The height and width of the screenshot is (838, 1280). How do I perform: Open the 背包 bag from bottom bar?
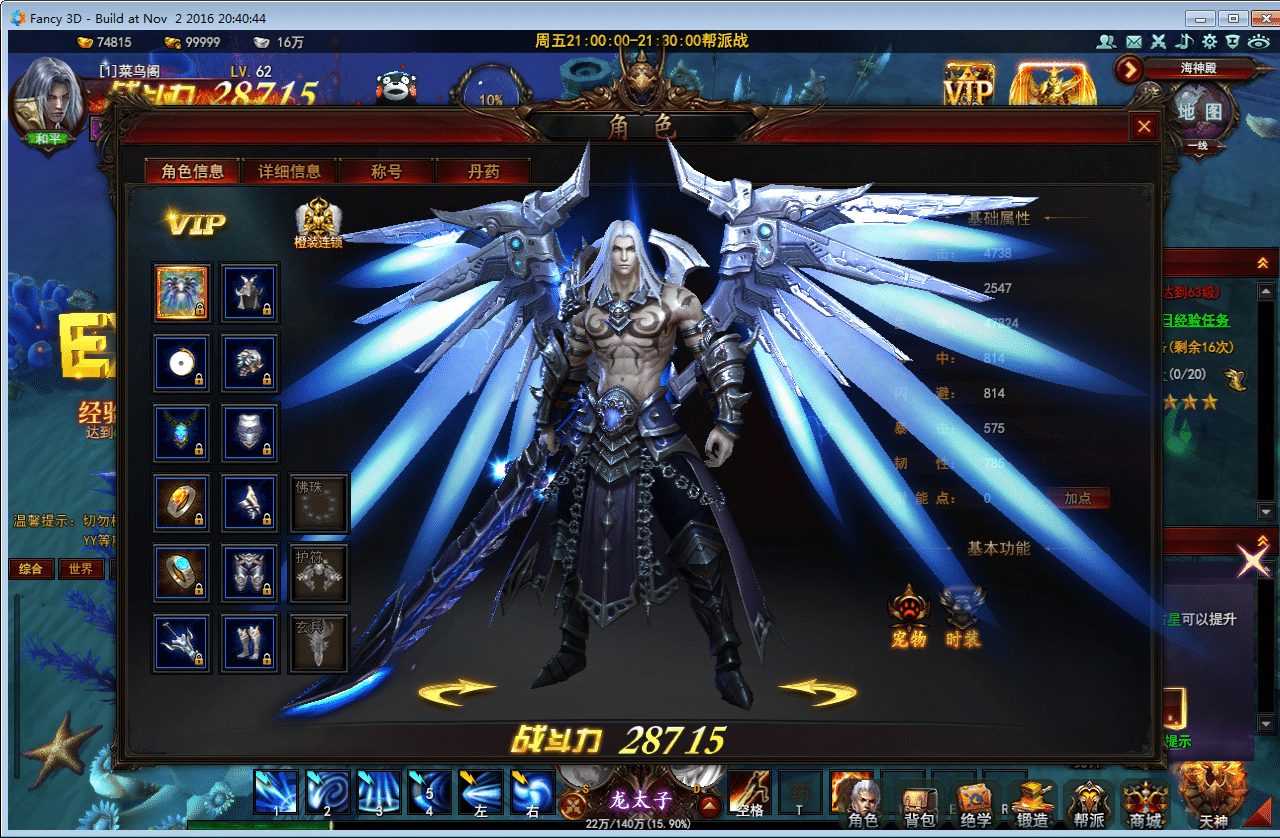tap(918, 803)
